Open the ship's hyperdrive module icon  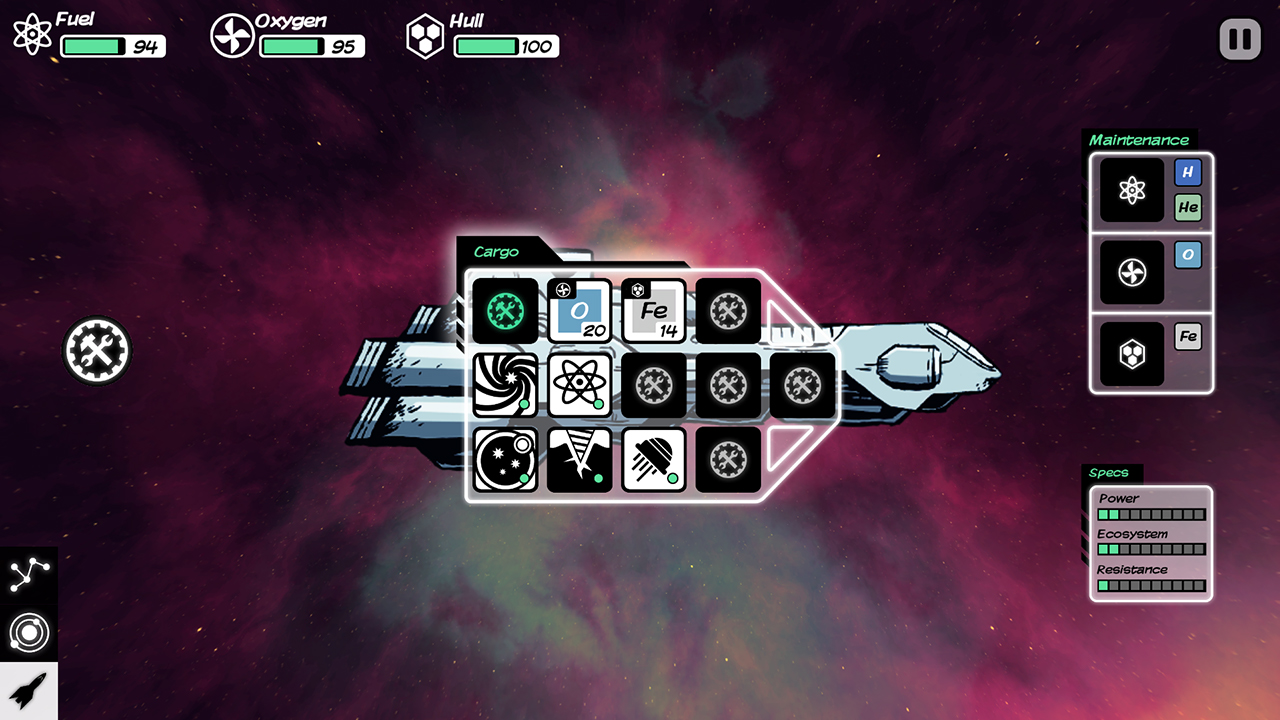pos(505,385)
